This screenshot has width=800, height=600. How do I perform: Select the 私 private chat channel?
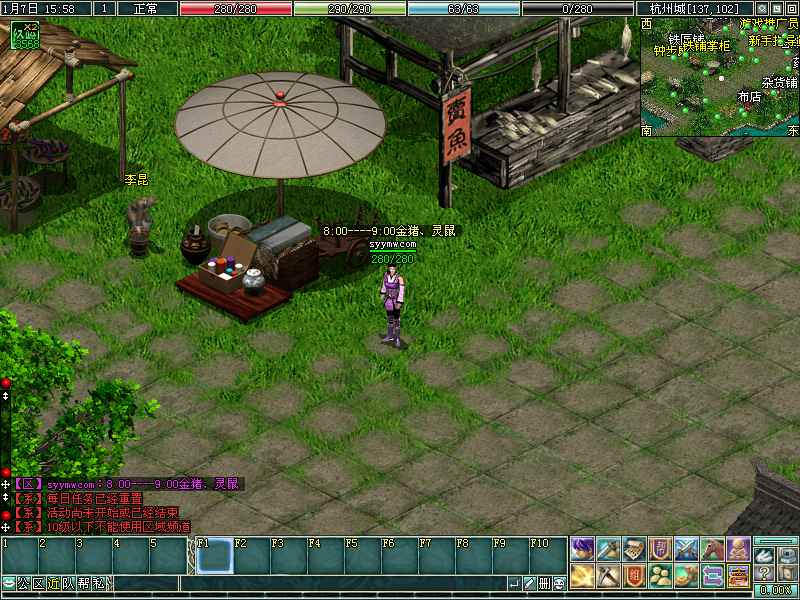point(99,584)
